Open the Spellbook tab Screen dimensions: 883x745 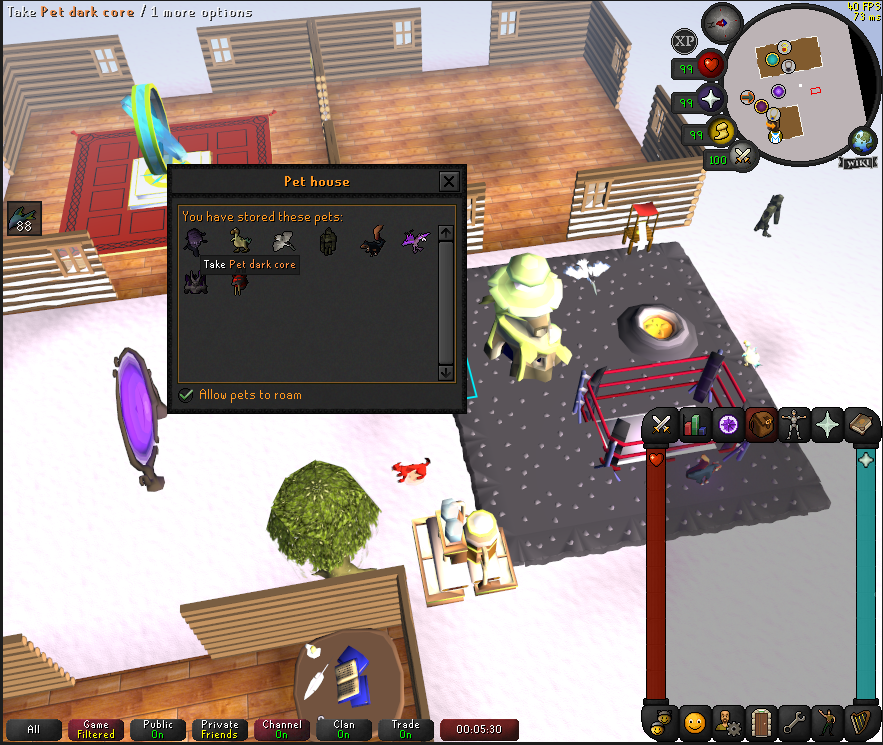[x=861, y=424]
